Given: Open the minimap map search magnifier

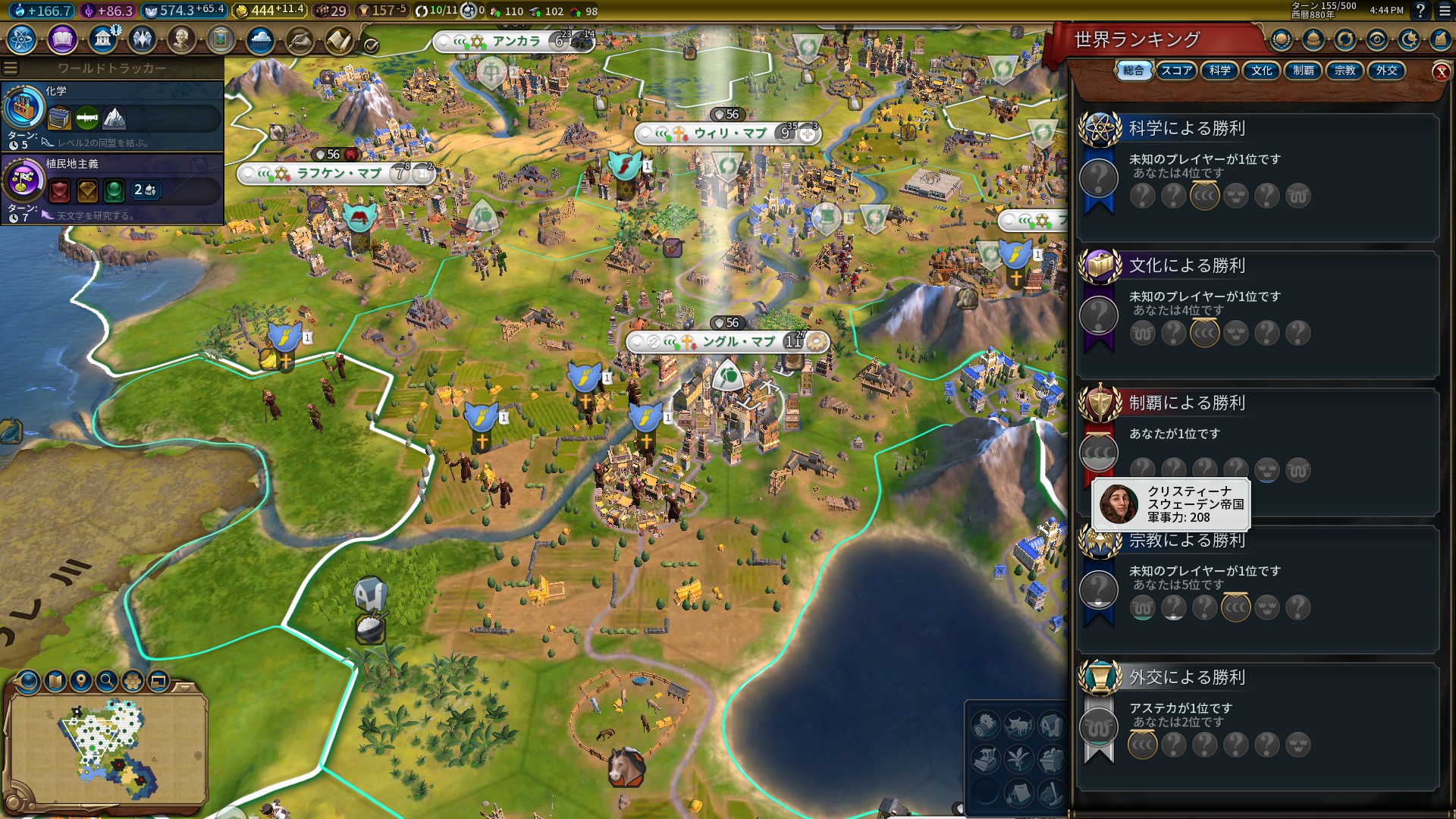Looking at the screenshot, I should (x=107, y=680).
